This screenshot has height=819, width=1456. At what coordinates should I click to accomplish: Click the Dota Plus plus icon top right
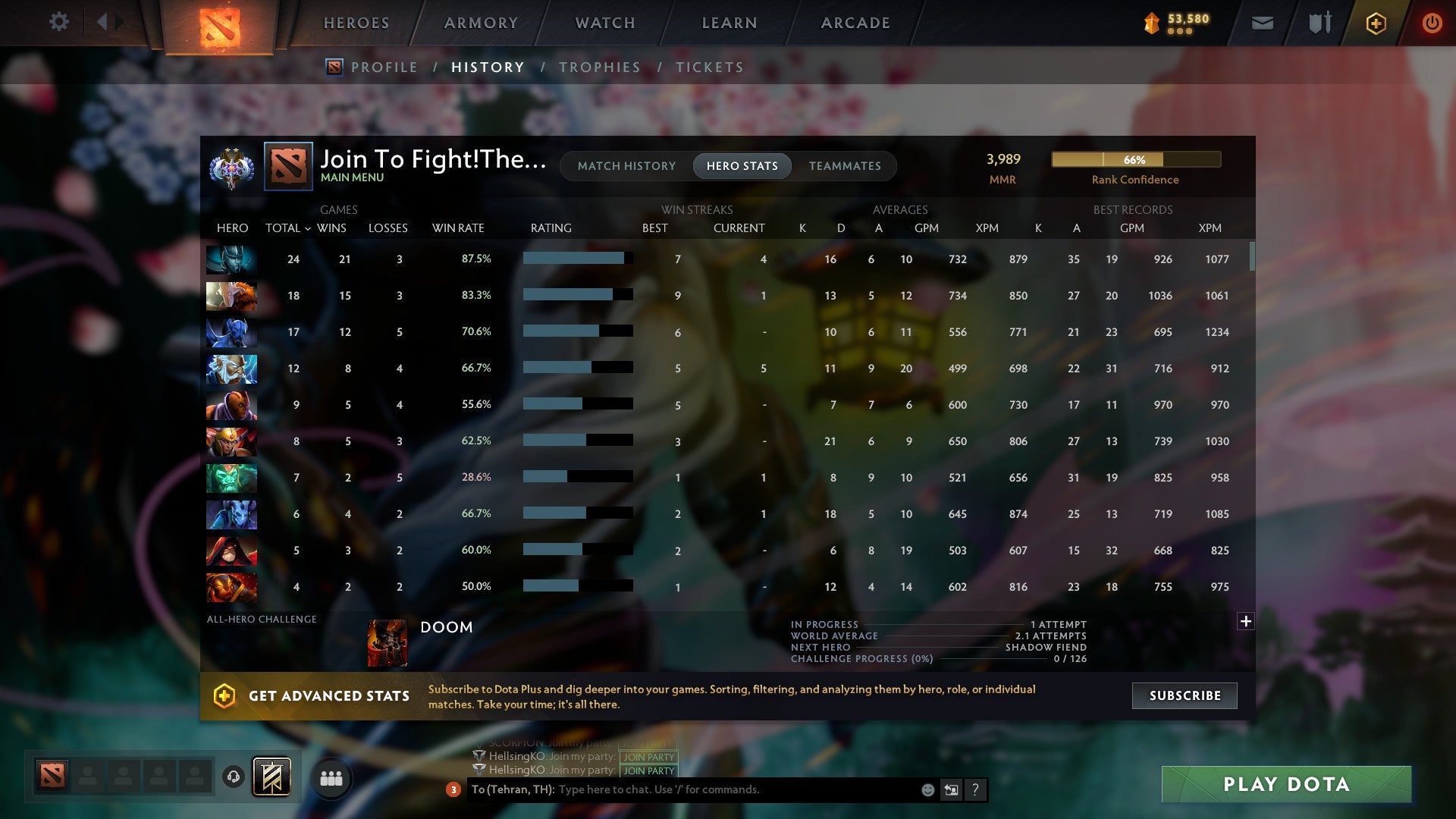[1376, 23]
